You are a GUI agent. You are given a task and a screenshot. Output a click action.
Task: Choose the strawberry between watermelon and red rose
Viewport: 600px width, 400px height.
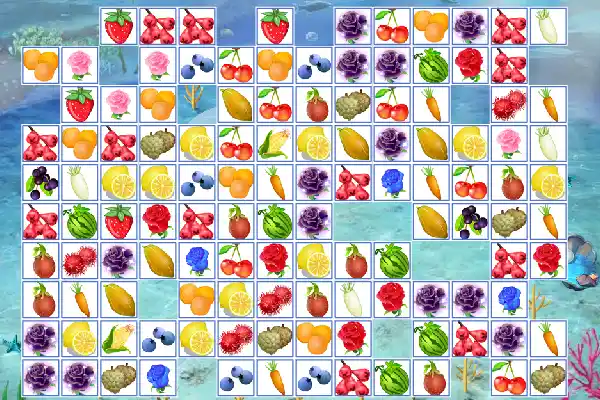119,221
